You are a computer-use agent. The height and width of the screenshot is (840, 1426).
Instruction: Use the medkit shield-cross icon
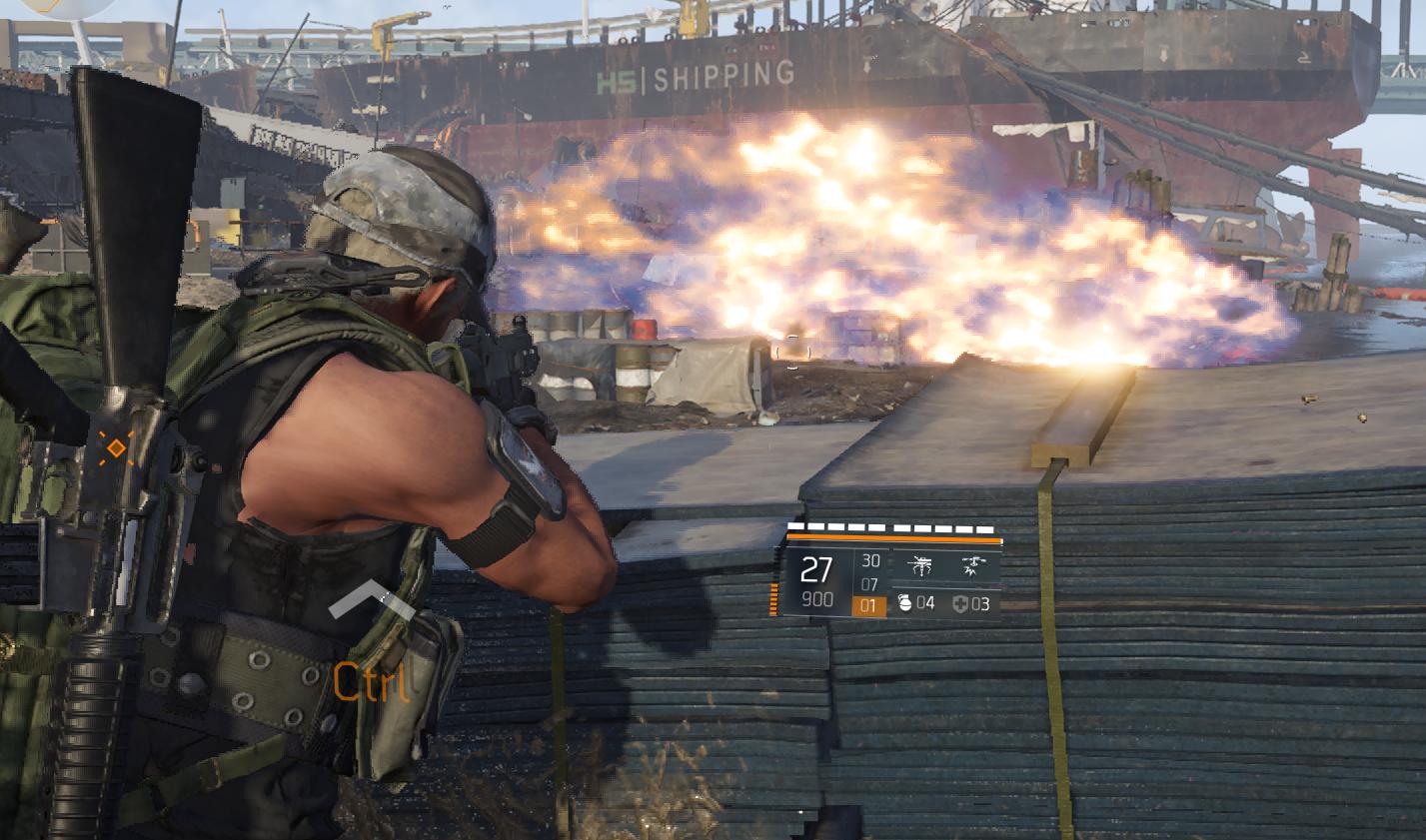pyautogui.click(x=960, y=603)
